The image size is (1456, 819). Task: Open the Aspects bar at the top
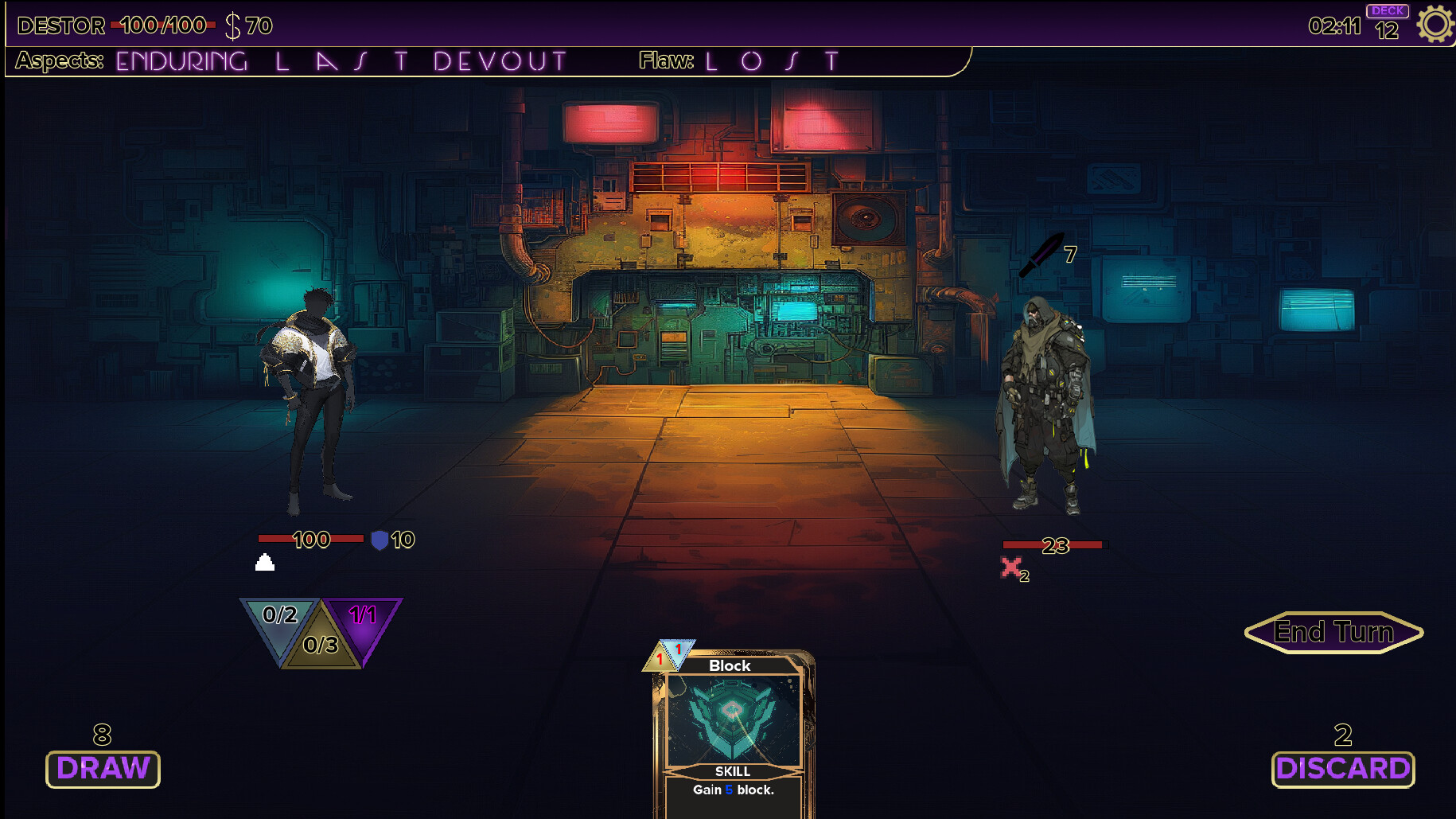[59, 61]
